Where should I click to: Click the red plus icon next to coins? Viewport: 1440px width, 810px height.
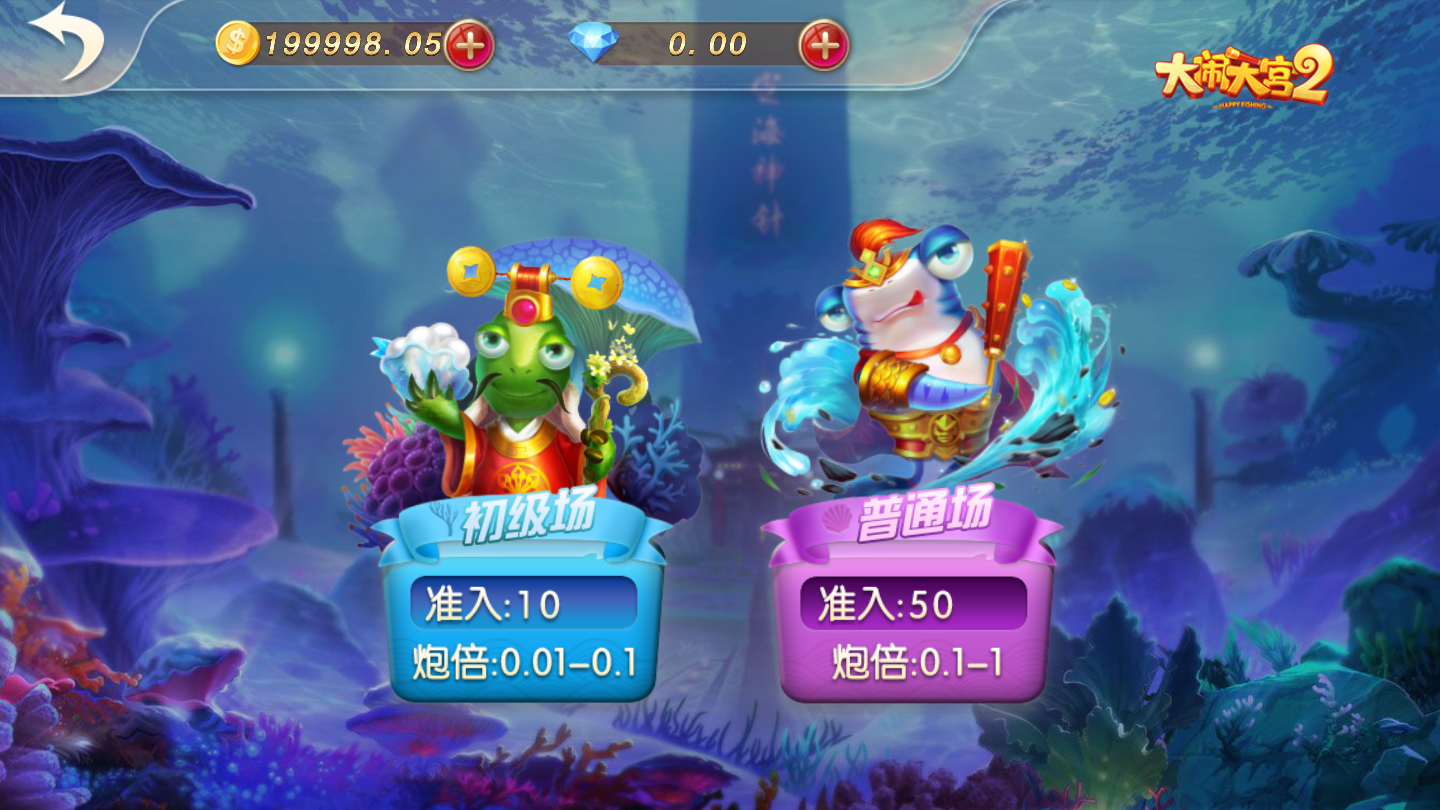(471, 42)
